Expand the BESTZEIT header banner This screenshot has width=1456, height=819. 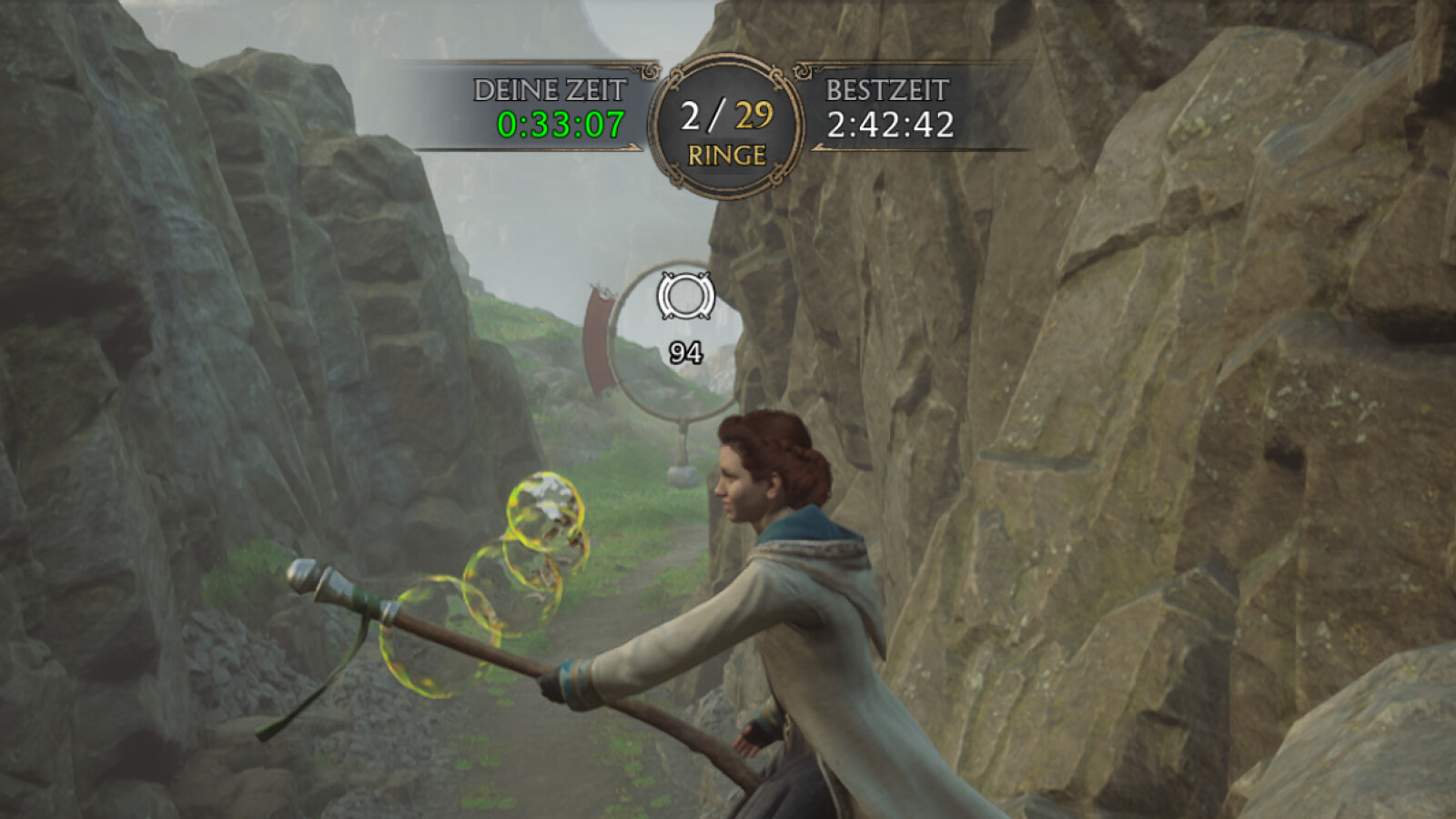point(887,88)
